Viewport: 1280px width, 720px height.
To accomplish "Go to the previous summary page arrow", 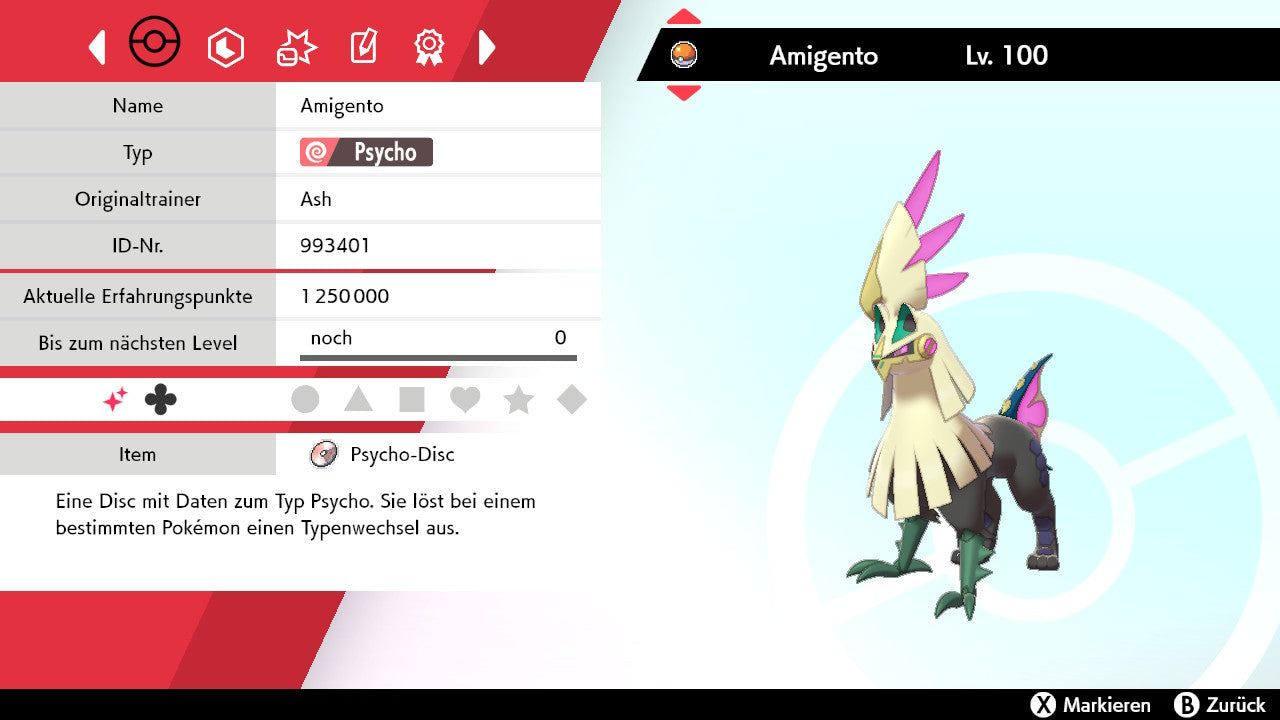I will (97, 47).
